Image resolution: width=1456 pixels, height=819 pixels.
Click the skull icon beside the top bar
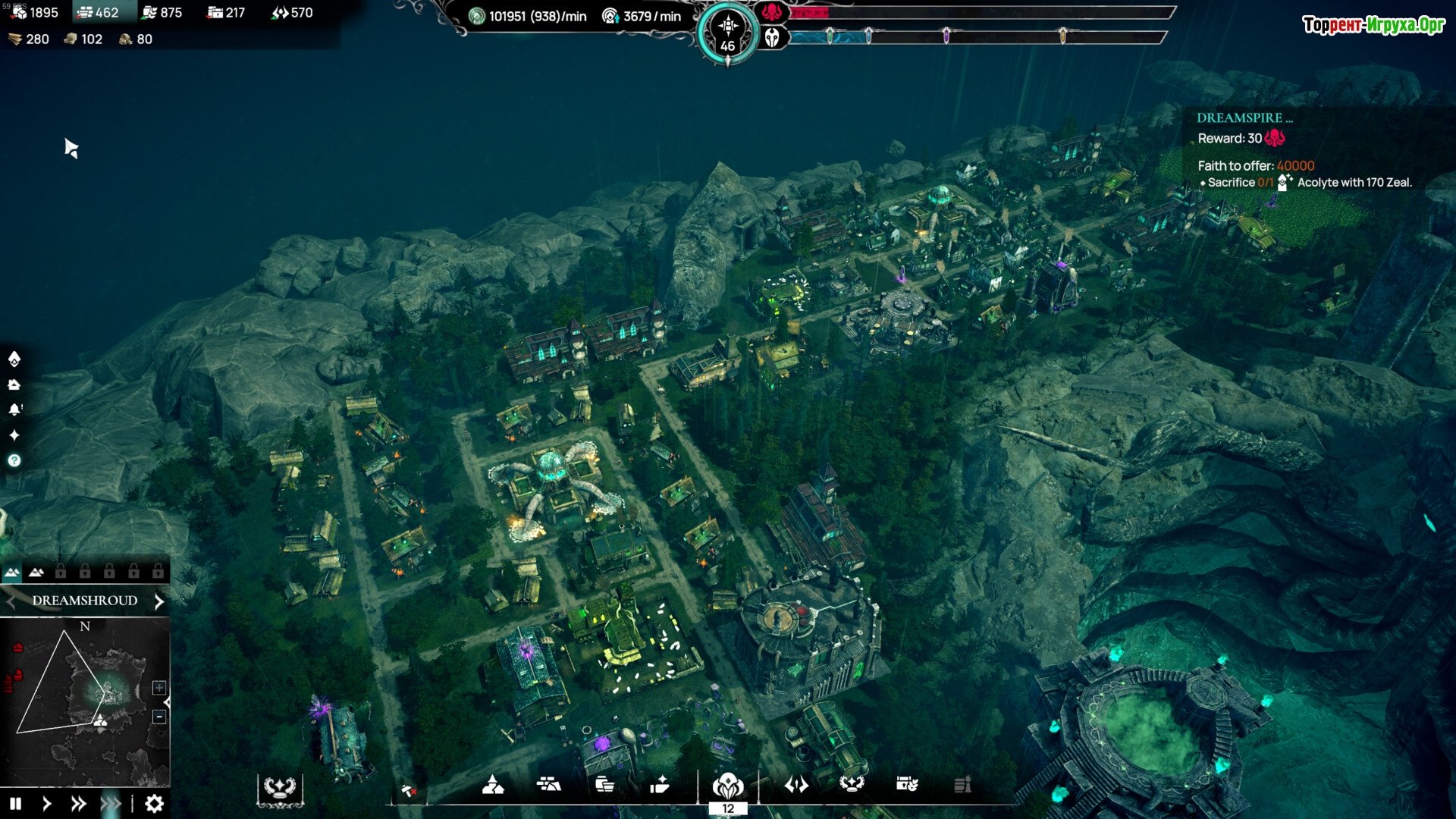[772, 37]
